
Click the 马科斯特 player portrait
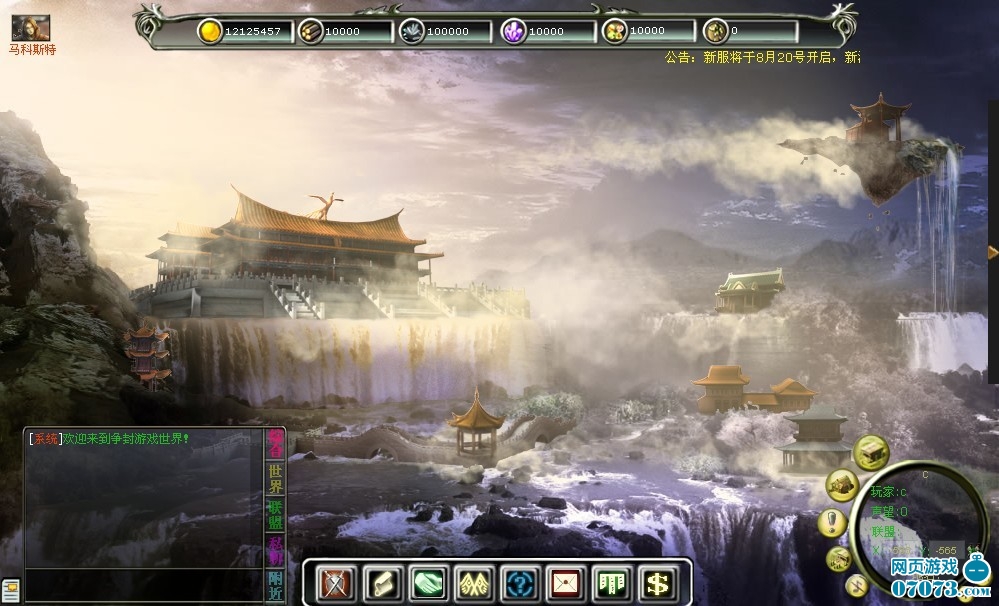click(30, 28)
